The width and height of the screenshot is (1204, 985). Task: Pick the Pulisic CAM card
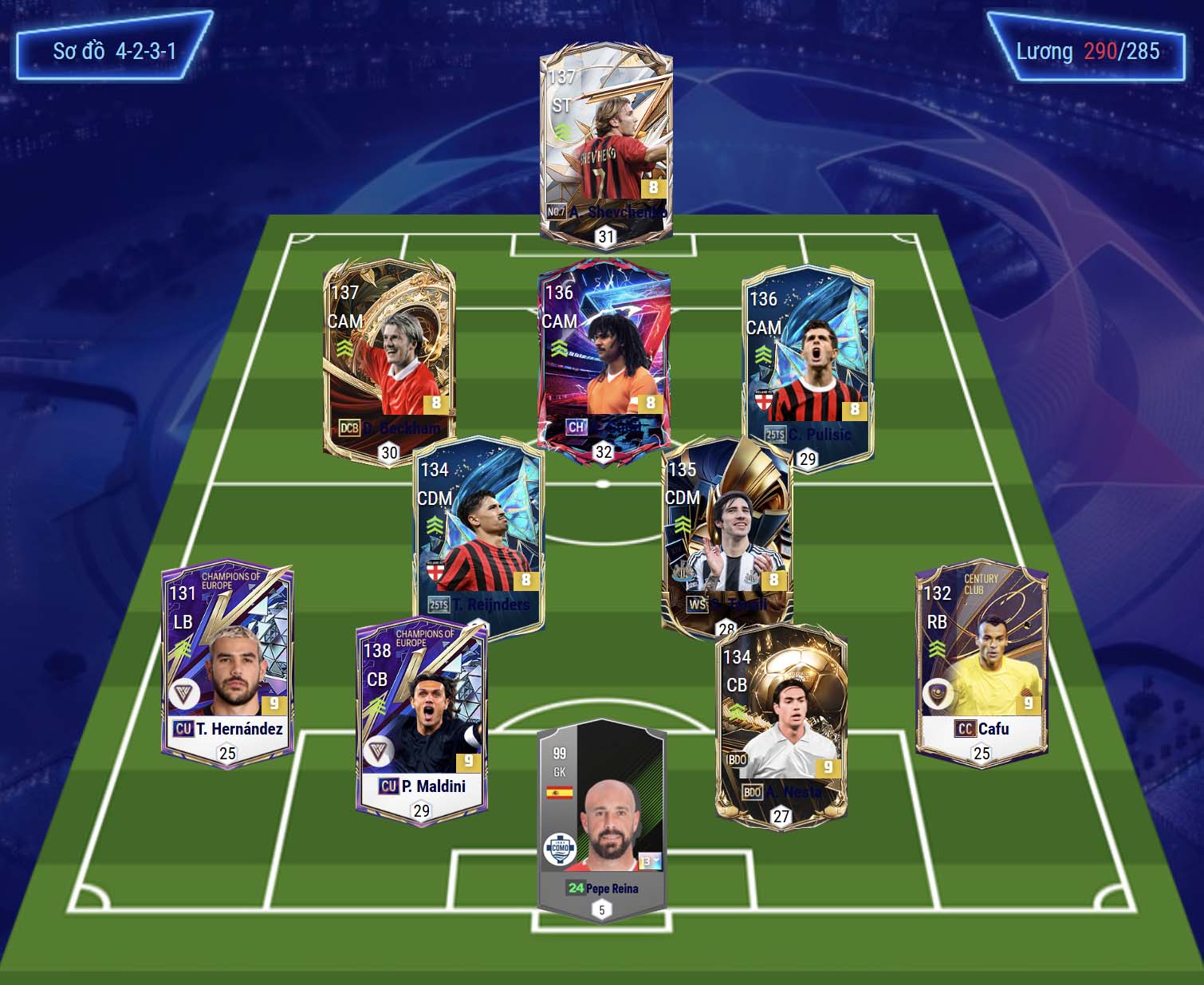(808, 363)
